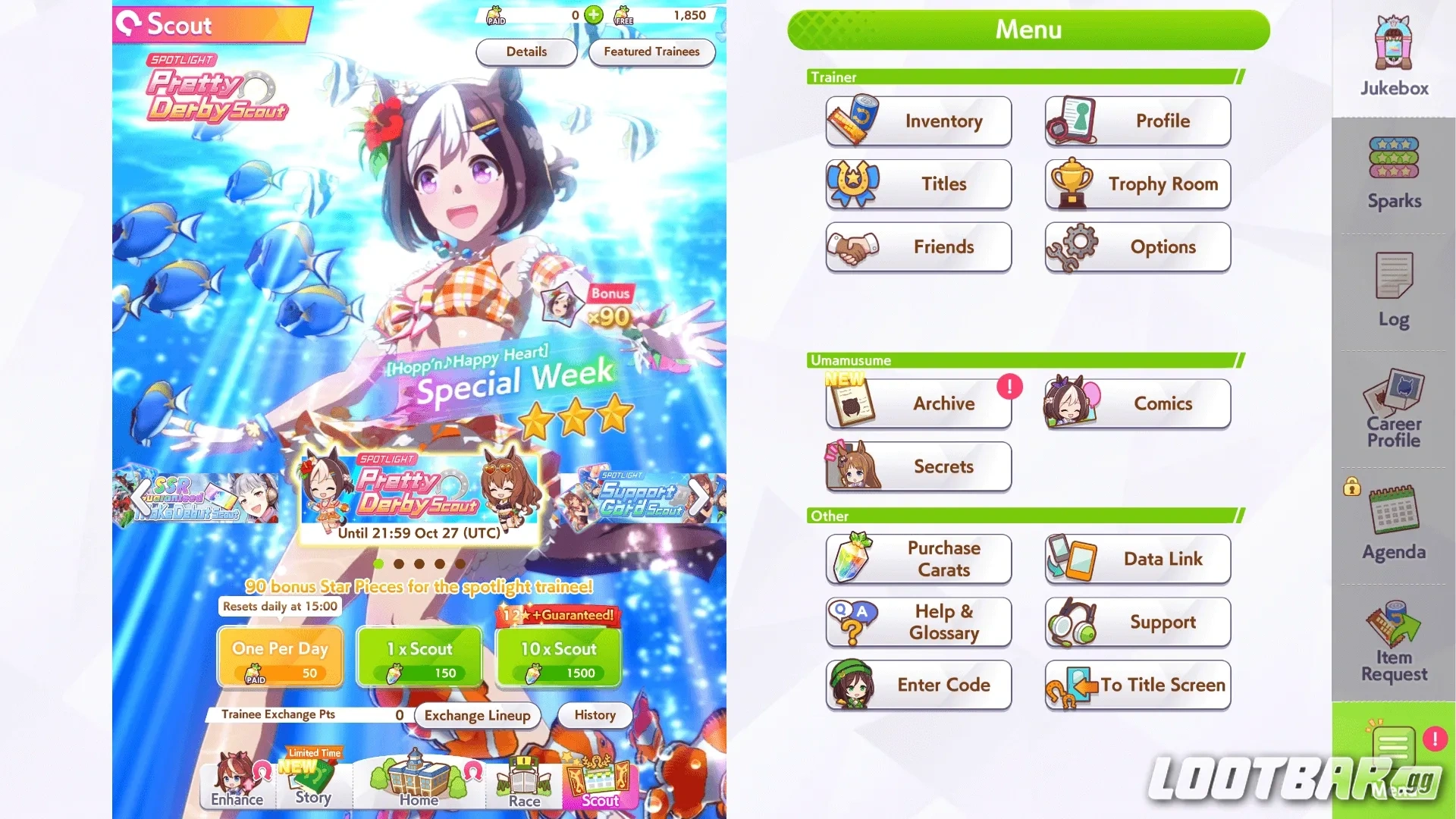1456x819 pixels.
Task: Open the Exchange Lineup
Action: coord(477,715)
